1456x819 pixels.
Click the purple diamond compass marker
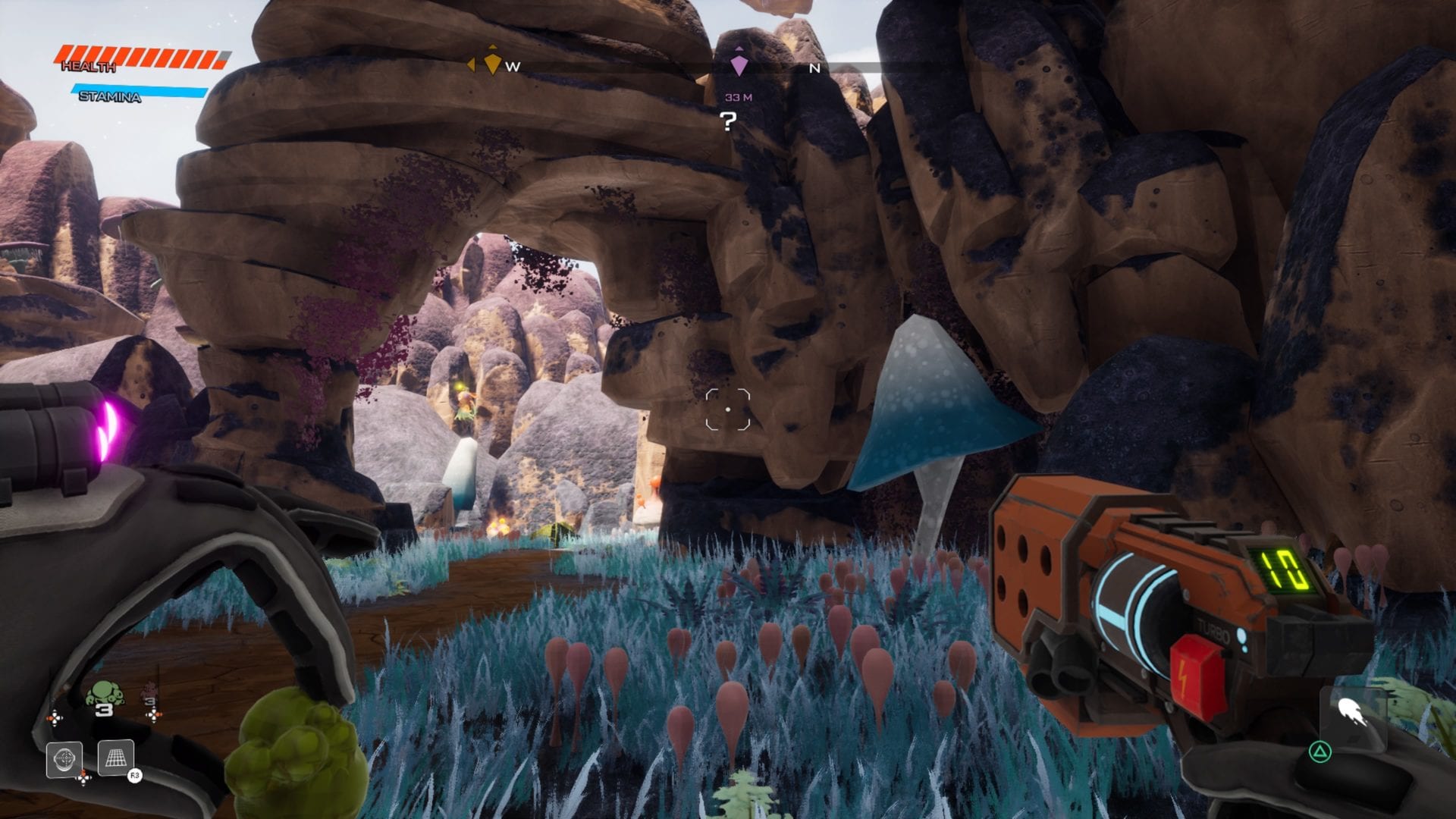739,64
